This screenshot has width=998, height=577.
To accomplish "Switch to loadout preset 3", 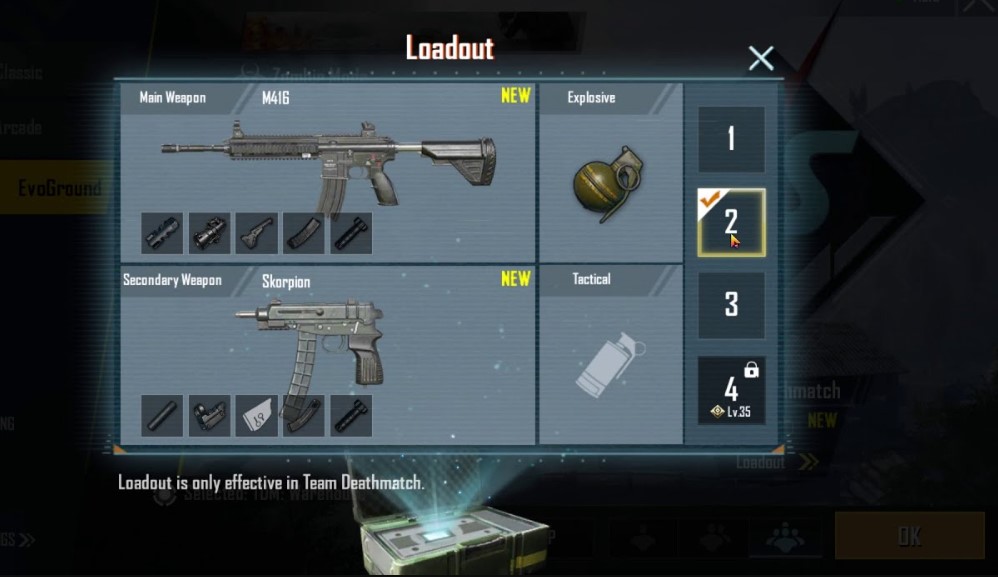I will [731, 305].
